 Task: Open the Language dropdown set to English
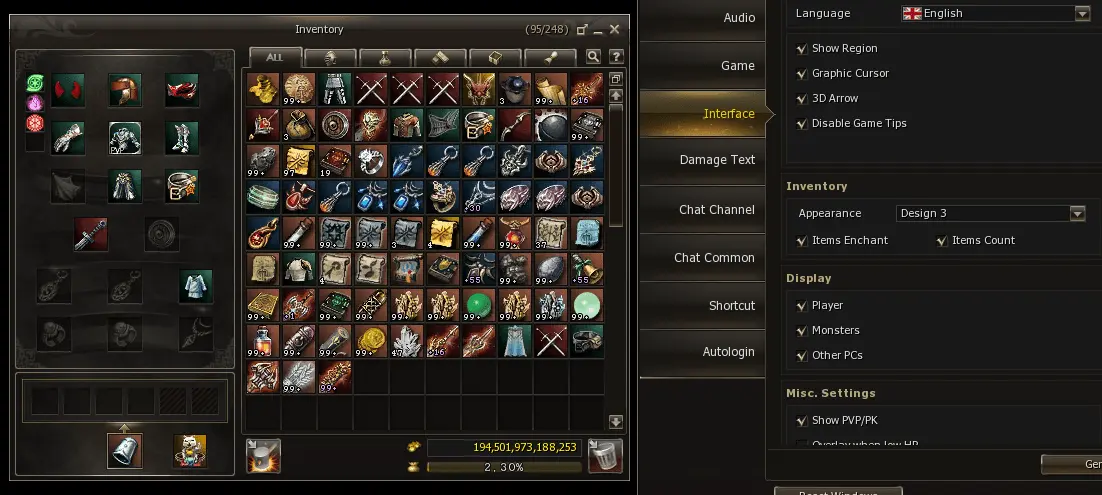(x=1082, y=14)
